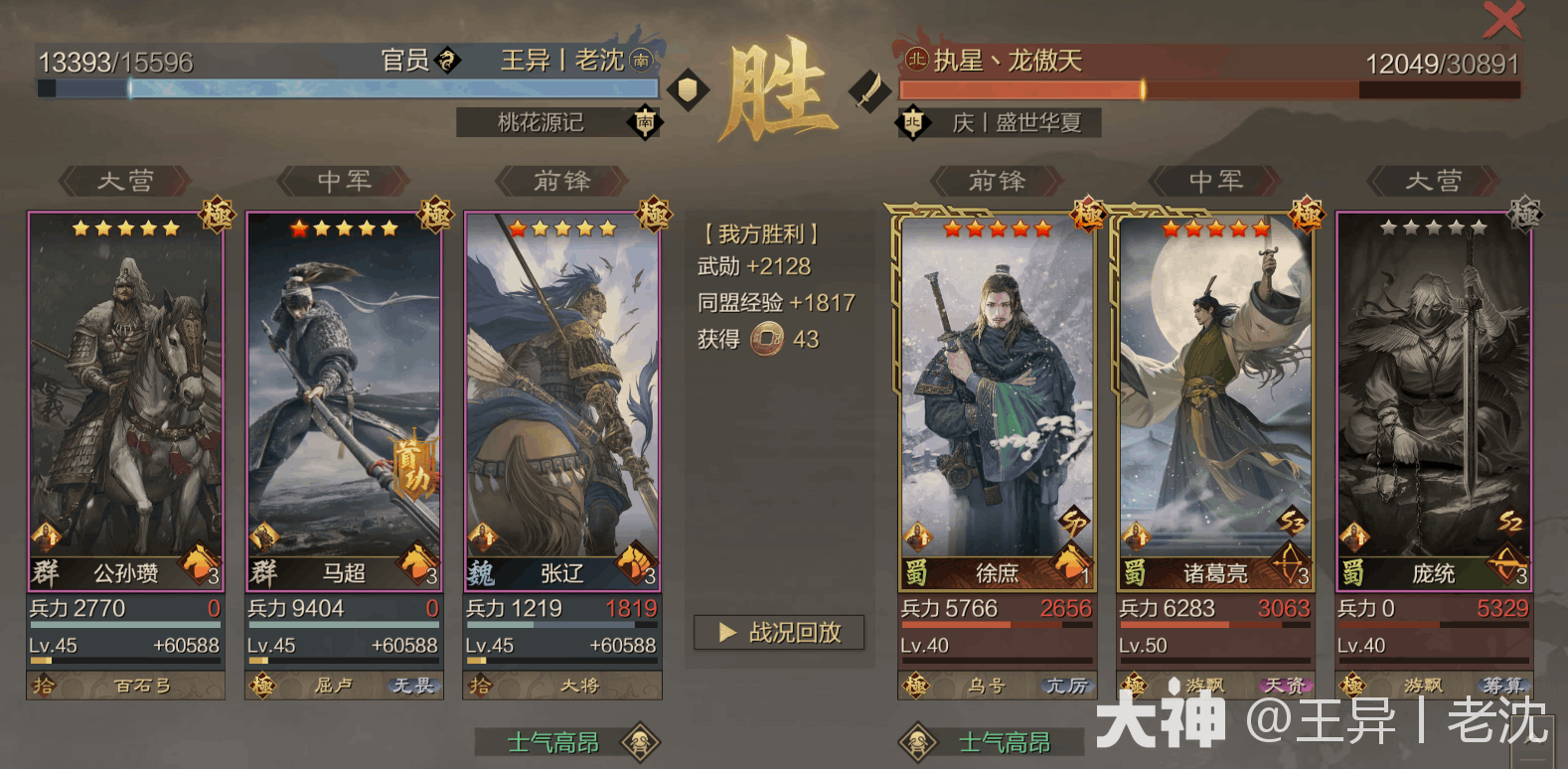Toggle the red star on 马超's card

pos(300,228)
